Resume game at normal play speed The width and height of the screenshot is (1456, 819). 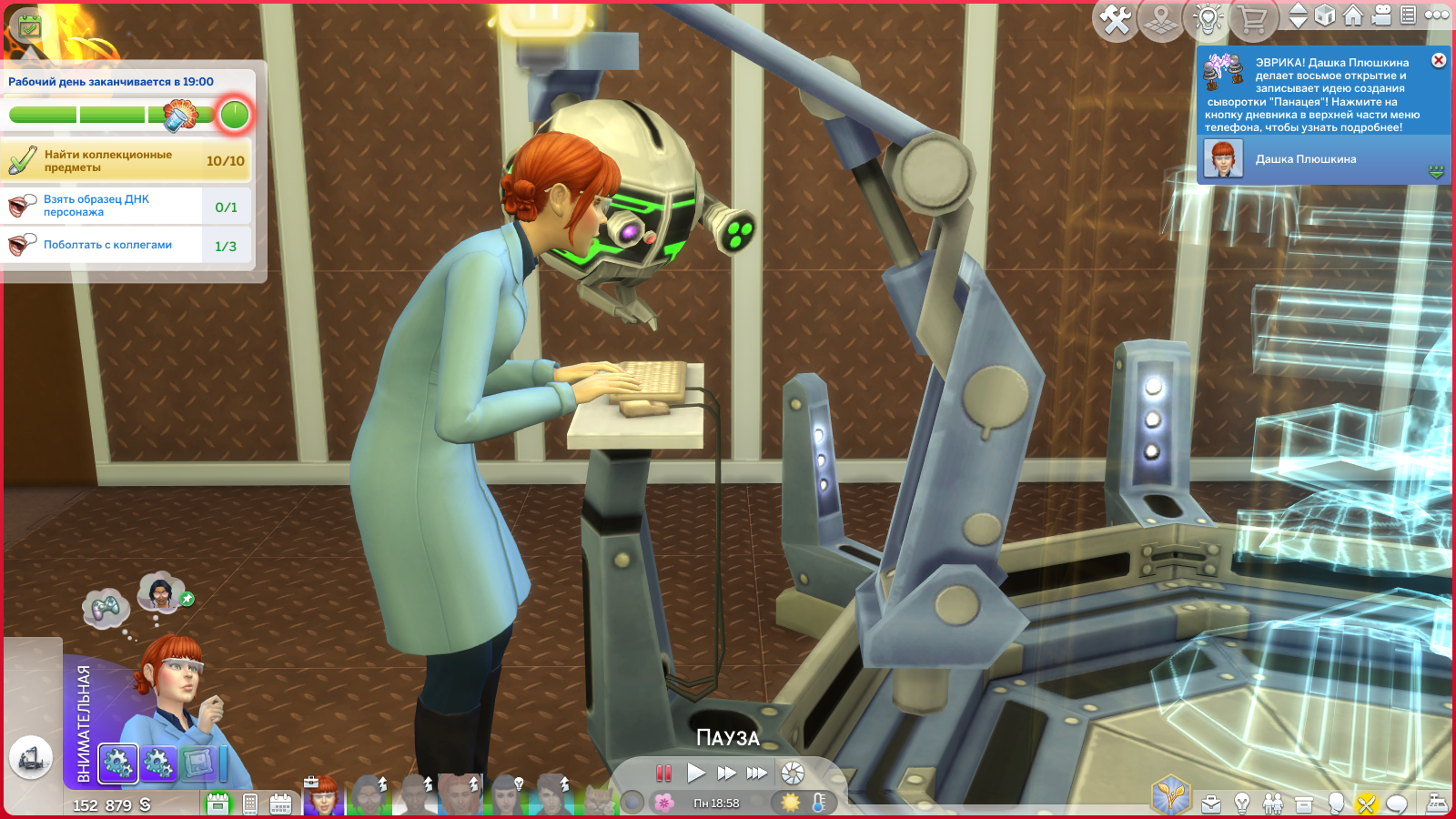tap(696, 773)
